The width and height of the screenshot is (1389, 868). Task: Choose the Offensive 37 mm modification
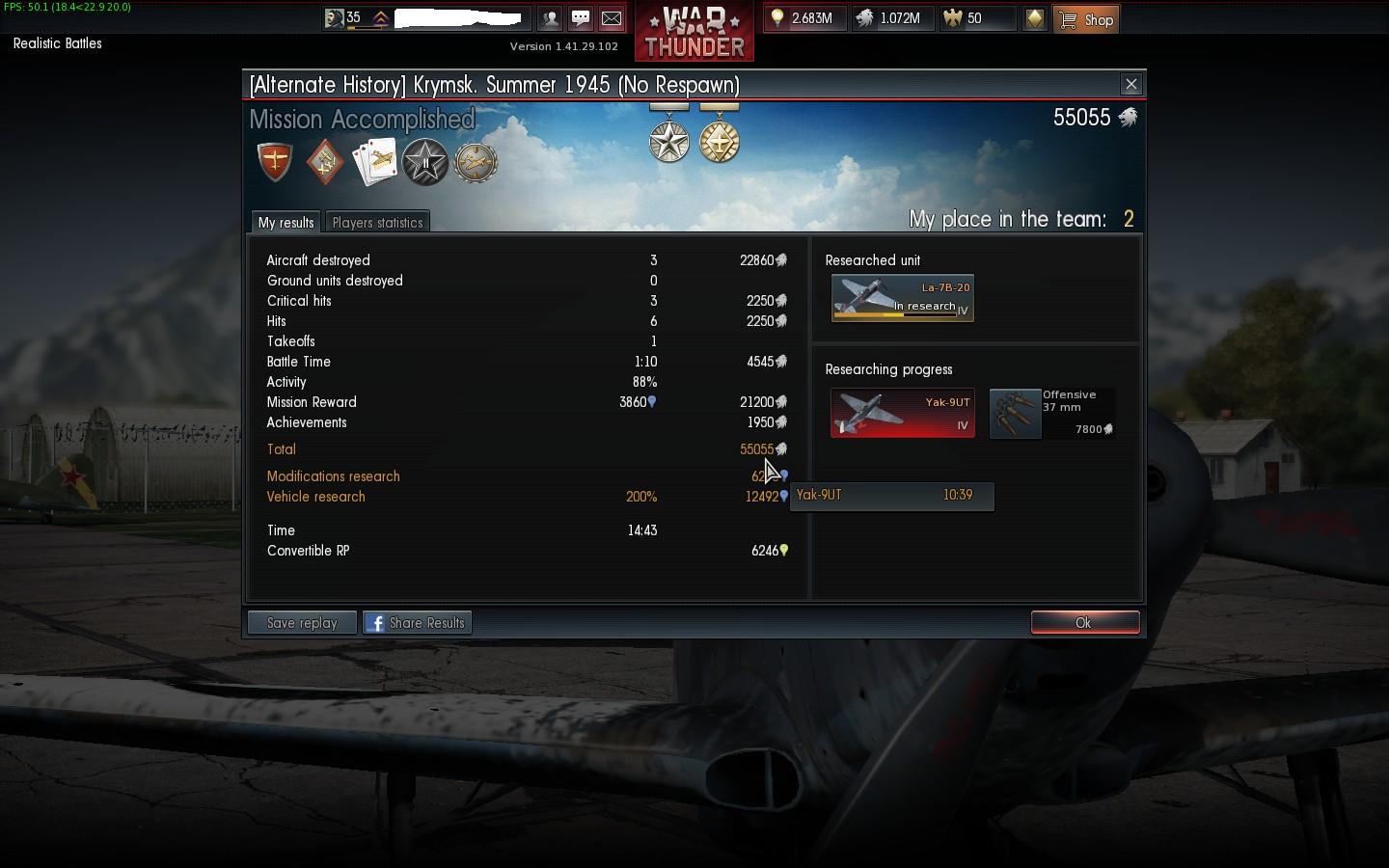click(x=1051, y=413)
